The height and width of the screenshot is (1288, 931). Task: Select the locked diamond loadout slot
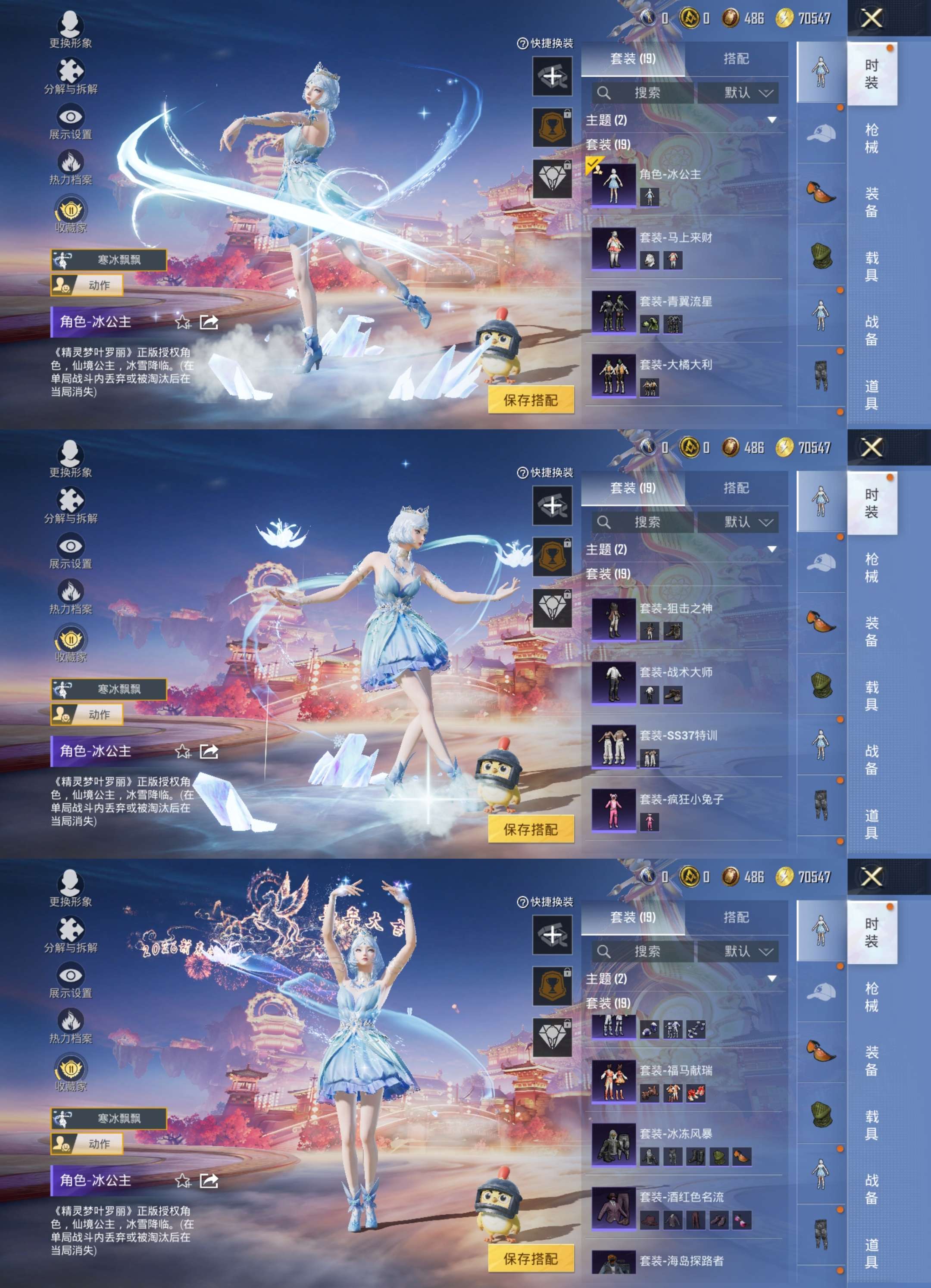553,178
